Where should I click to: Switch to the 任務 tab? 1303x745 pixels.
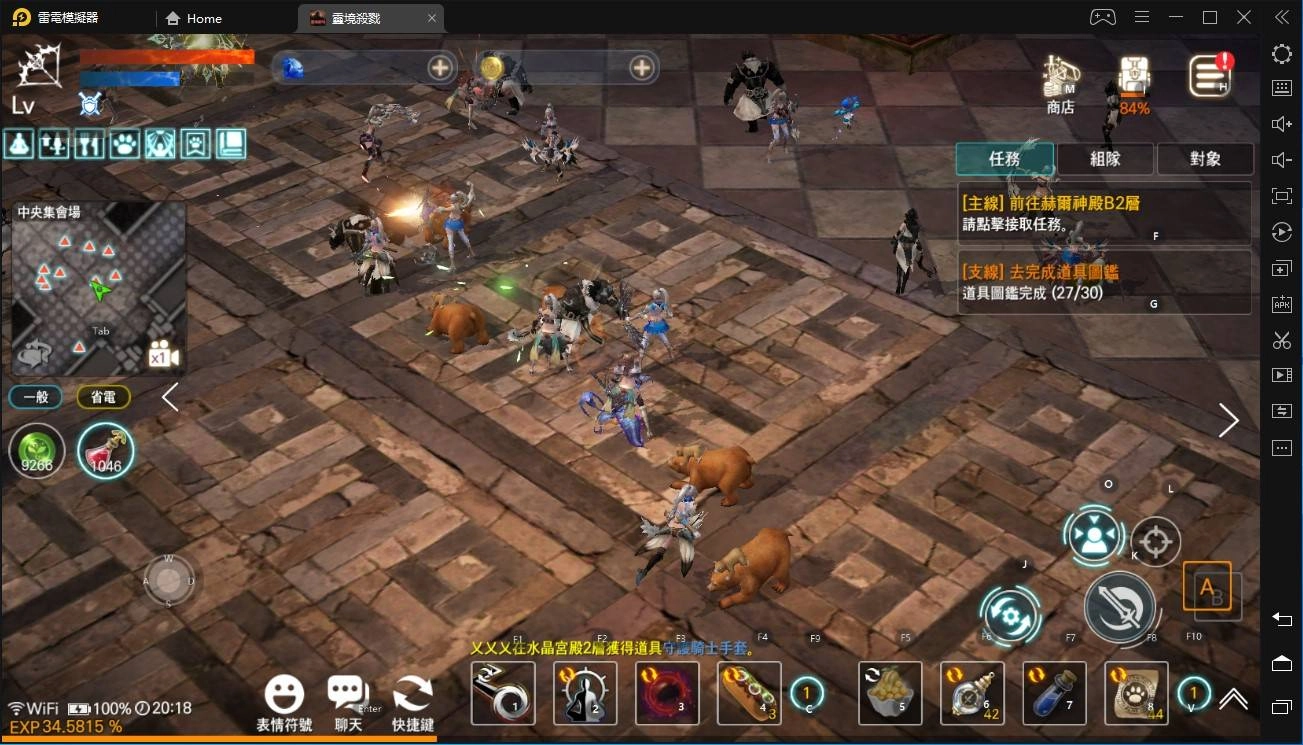point(1004,159)
